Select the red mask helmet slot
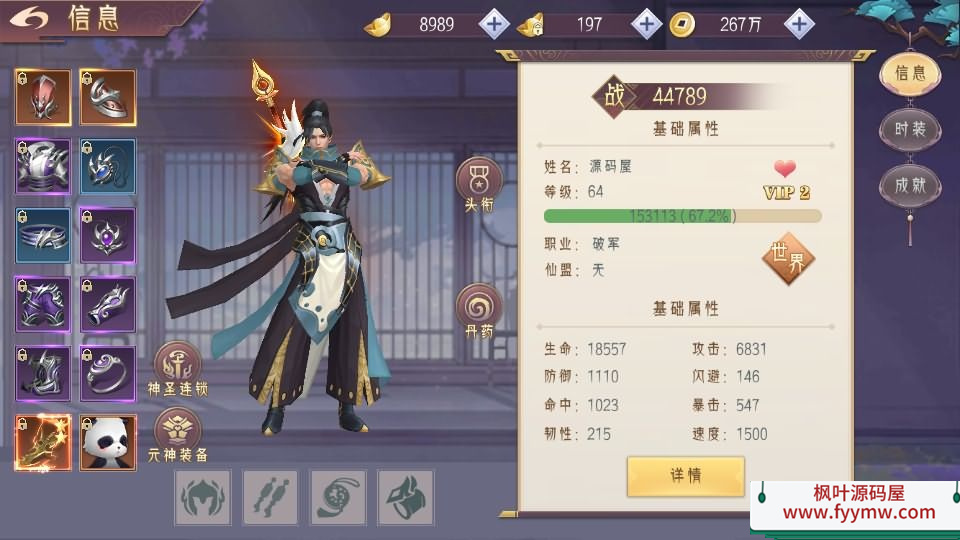Screen dimensions: 960x540 click(x=43, y=97)
